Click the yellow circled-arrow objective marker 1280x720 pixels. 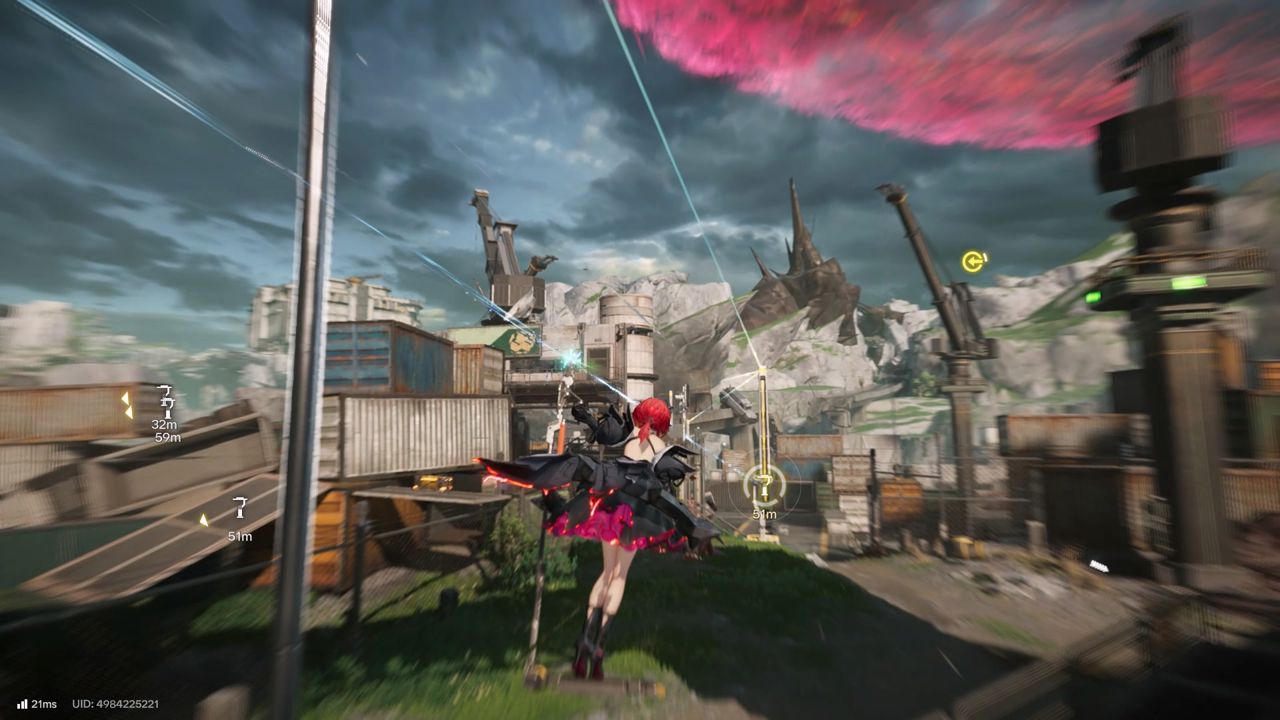pyautogui.click(x=973, y=262)
